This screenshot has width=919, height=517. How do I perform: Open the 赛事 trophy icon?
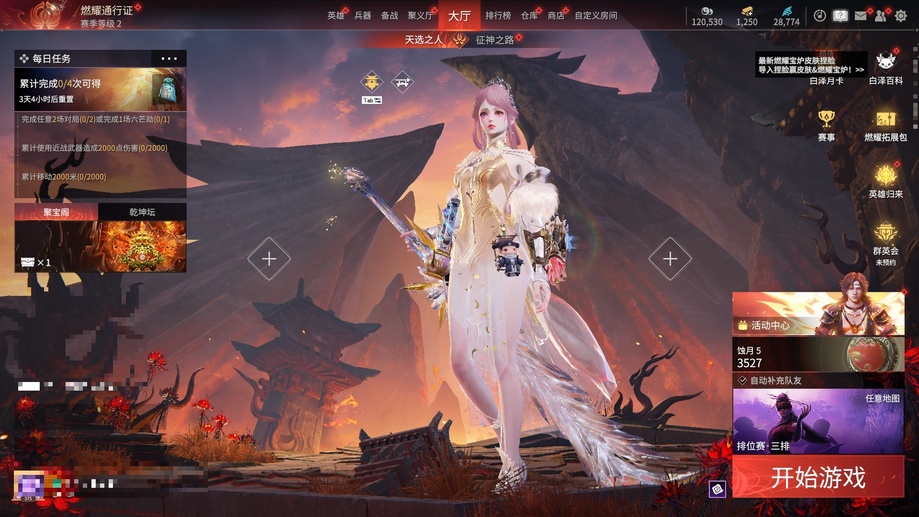[x=826, y=124]
